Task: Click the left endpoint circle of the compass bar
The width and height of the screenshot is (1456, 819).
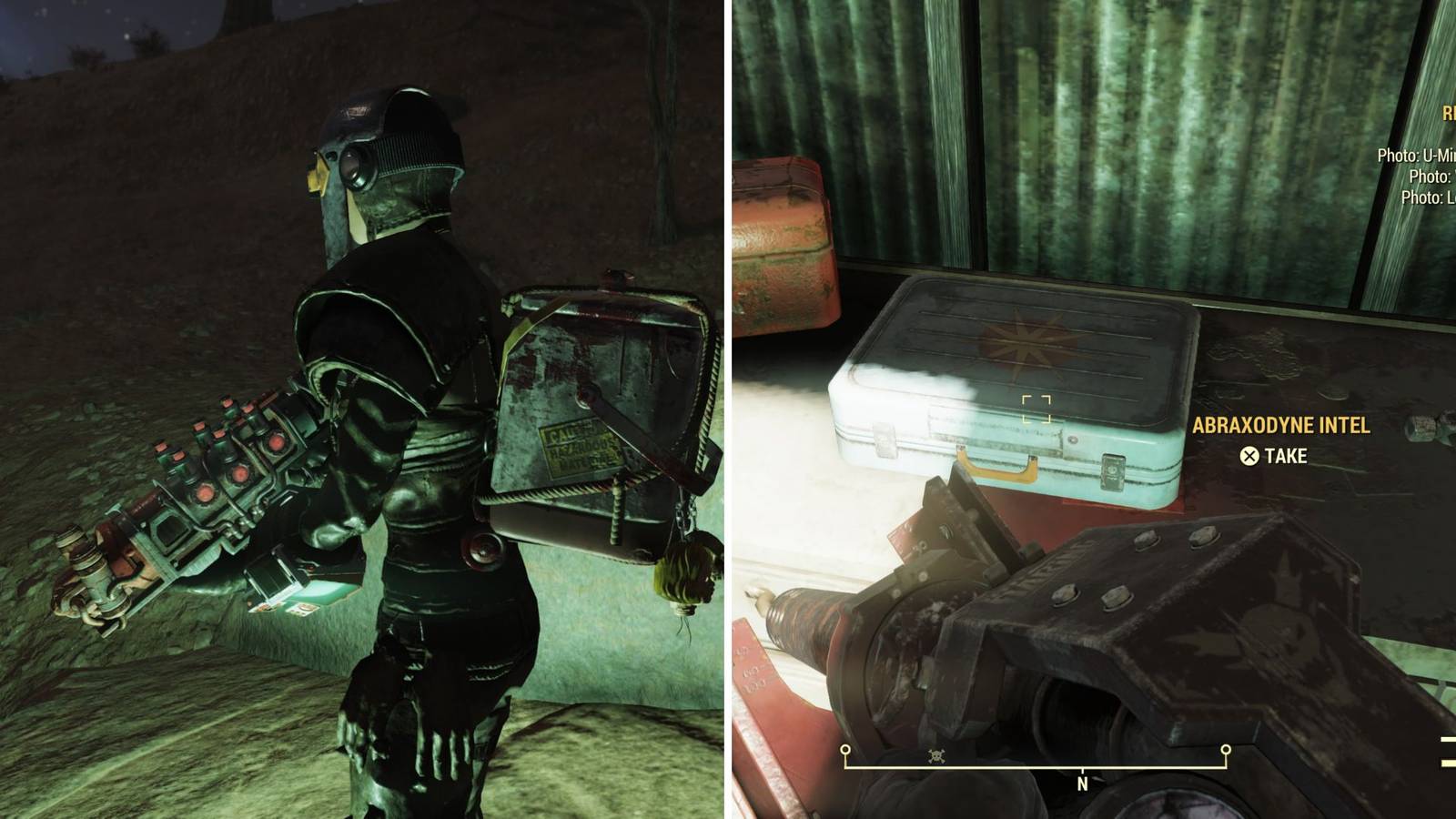Action: tap(845, 749)
